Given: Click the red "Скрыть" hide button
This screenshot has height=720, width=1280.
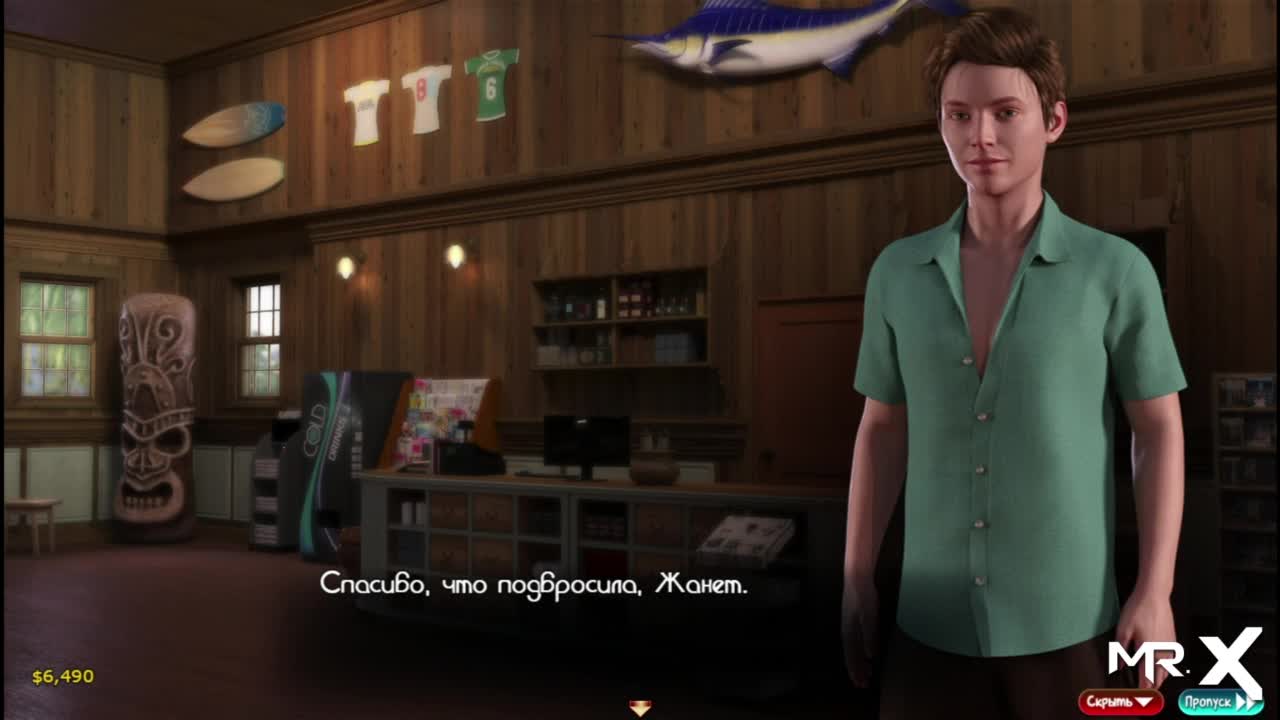Looking at the screenshot, I should [1120, 702].
